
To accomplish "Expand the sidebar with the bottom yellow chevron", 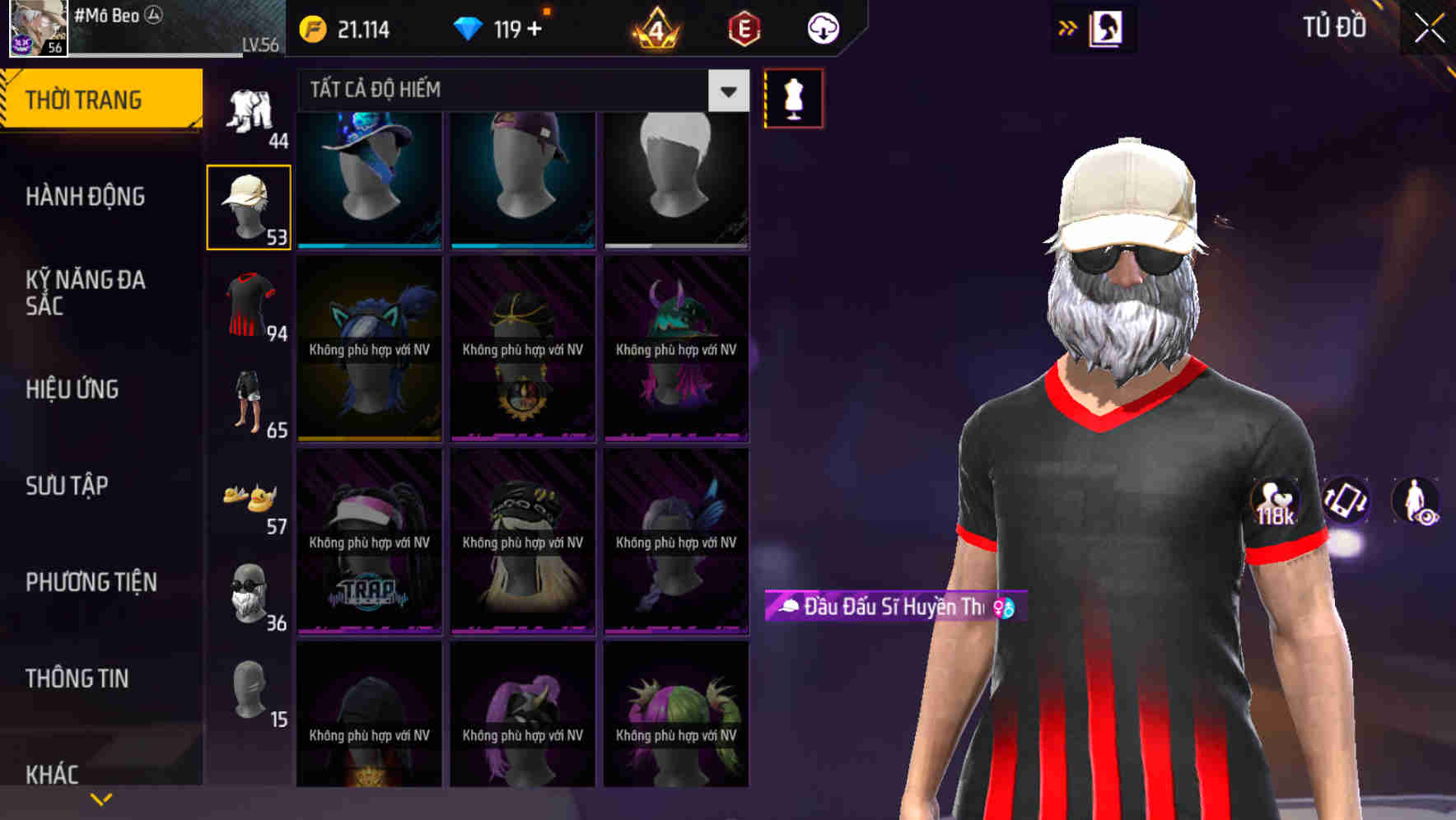I will coord(100,797).
